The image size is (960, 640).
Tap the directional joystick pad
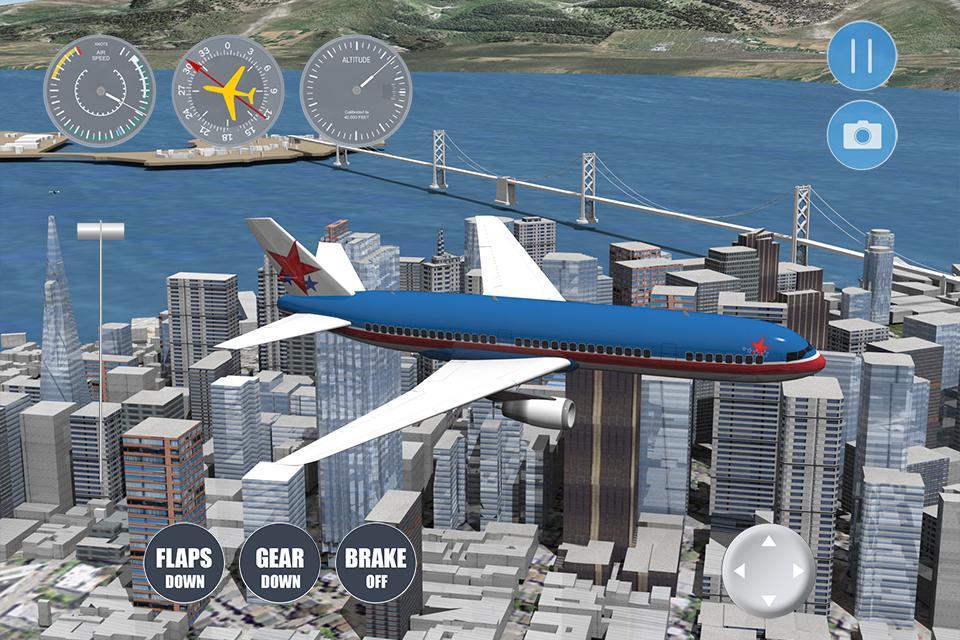coord(768,570)
